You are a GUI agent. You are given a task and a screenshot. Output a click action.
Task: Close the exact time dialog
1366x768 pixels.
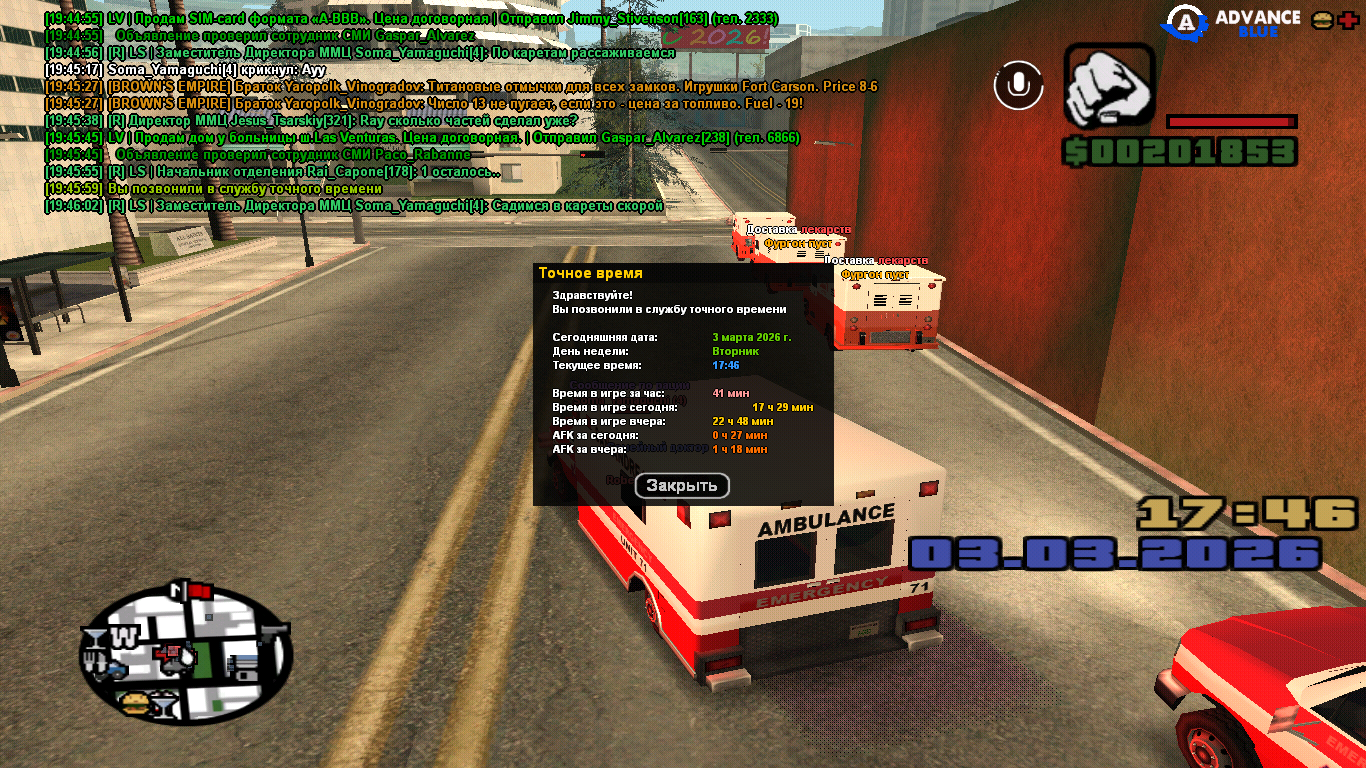(682, 486)
